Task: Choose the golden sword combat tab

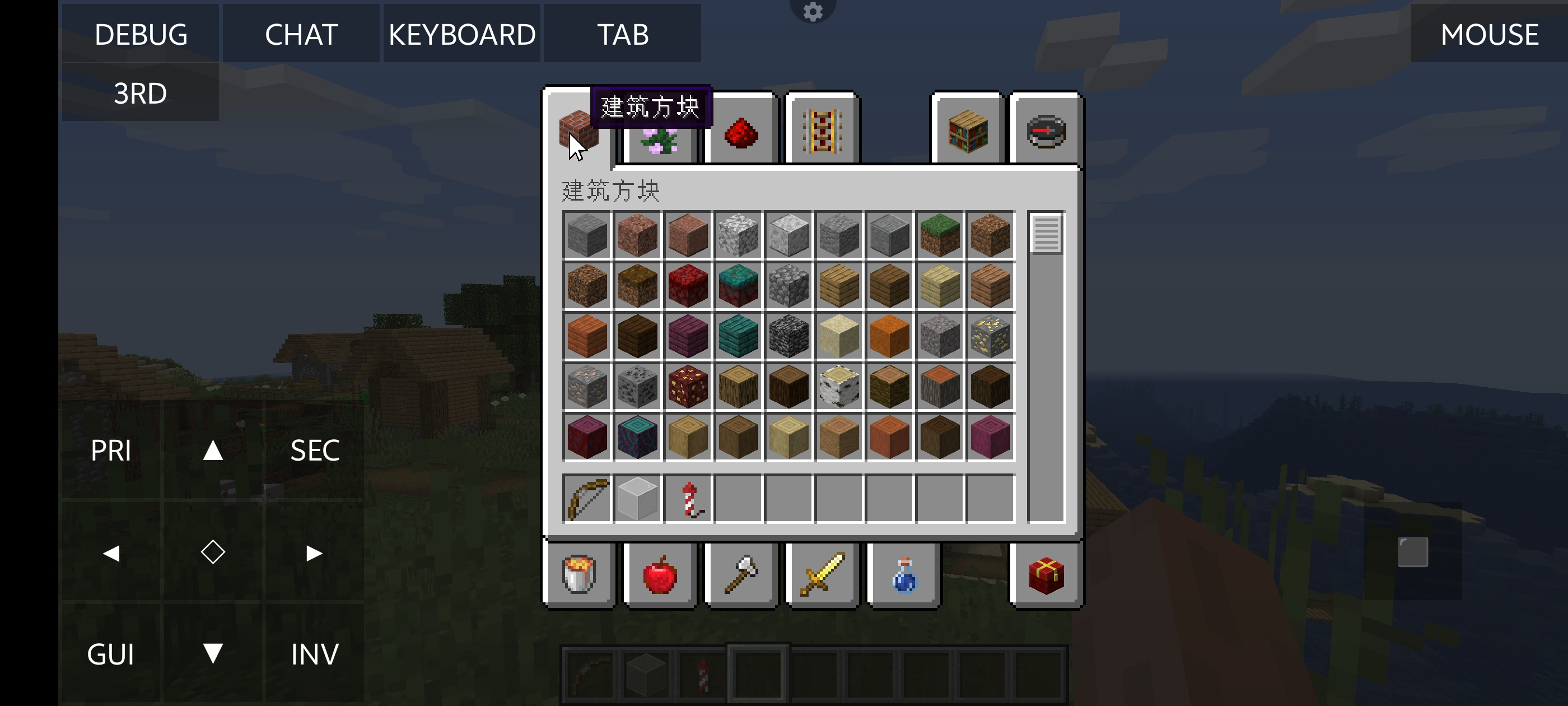Action: (x=822, y=574)
